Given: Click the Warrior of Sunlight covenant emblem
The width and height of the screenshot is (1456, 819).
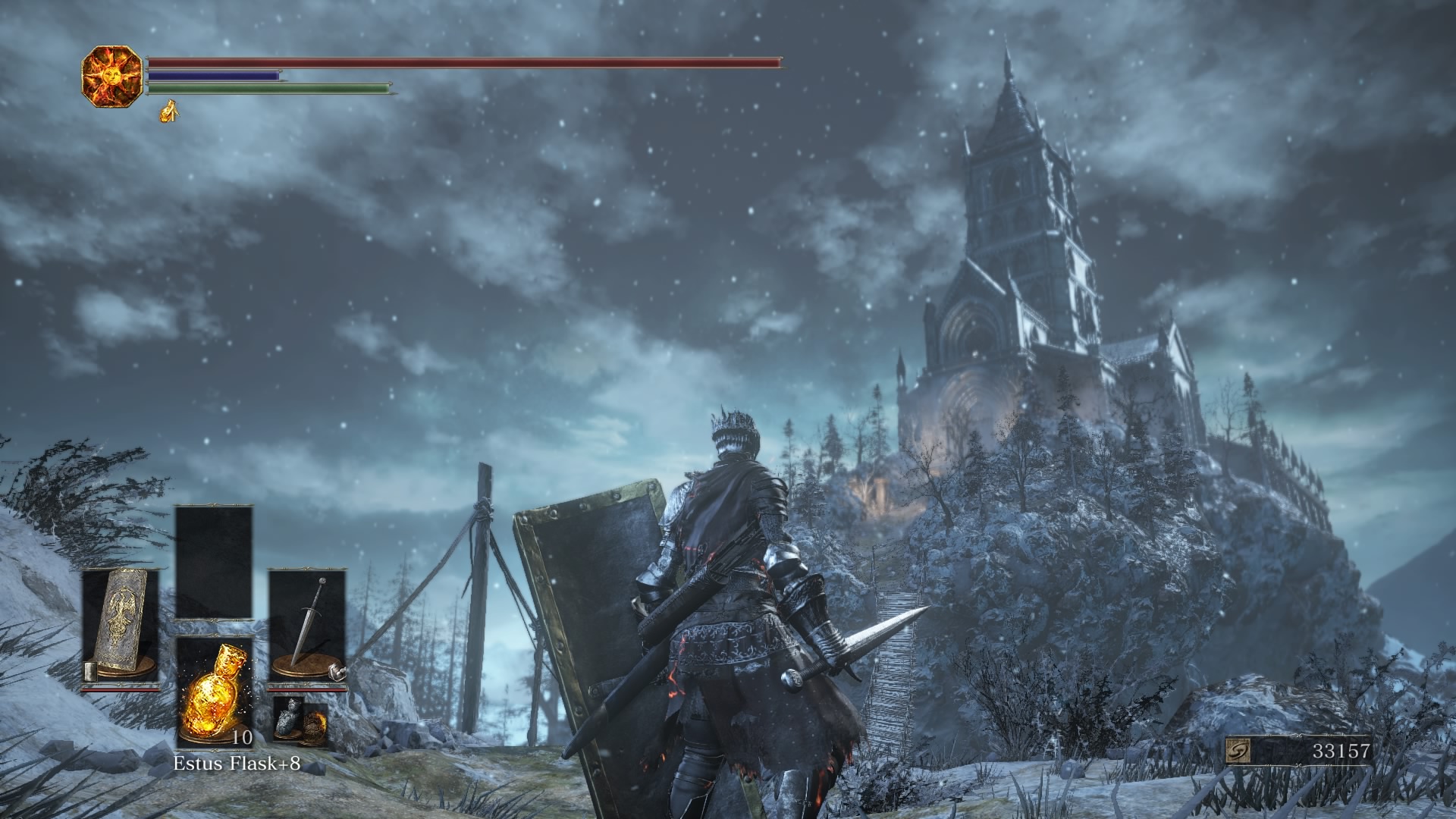Looking at the screenshot, I should coord(111,76).
